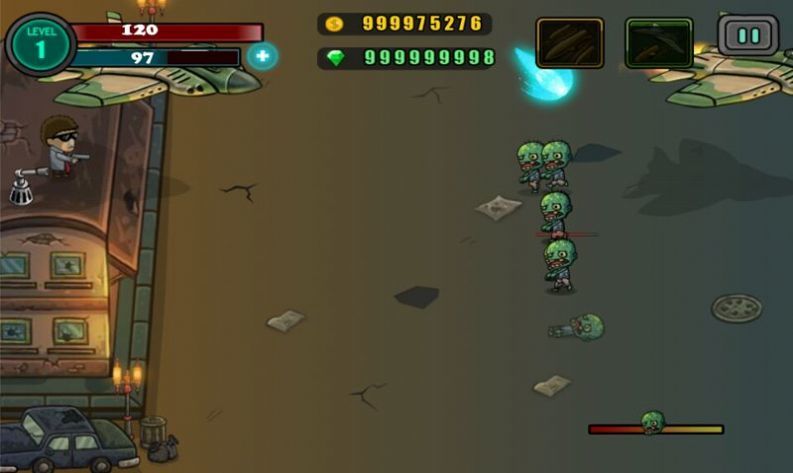Activate the orange-framed missile barrage skill
This screenshot has width=793, height=473.
(x=569, y=42)
